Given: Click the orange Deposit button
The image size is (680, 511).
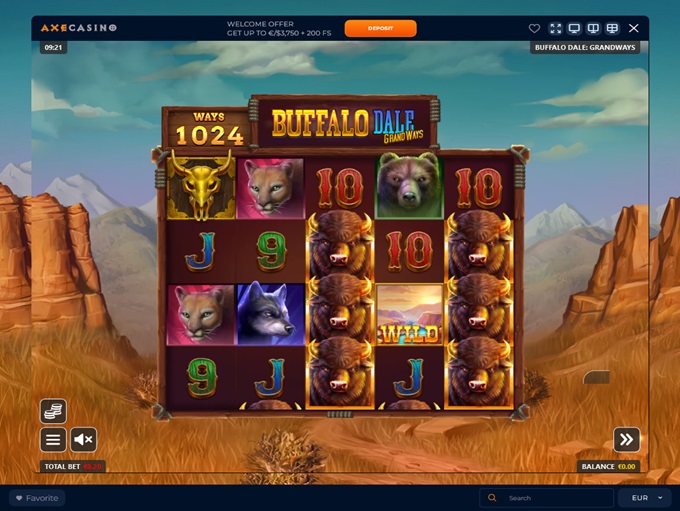Looking at the screenshot, I should pos(380,28).
